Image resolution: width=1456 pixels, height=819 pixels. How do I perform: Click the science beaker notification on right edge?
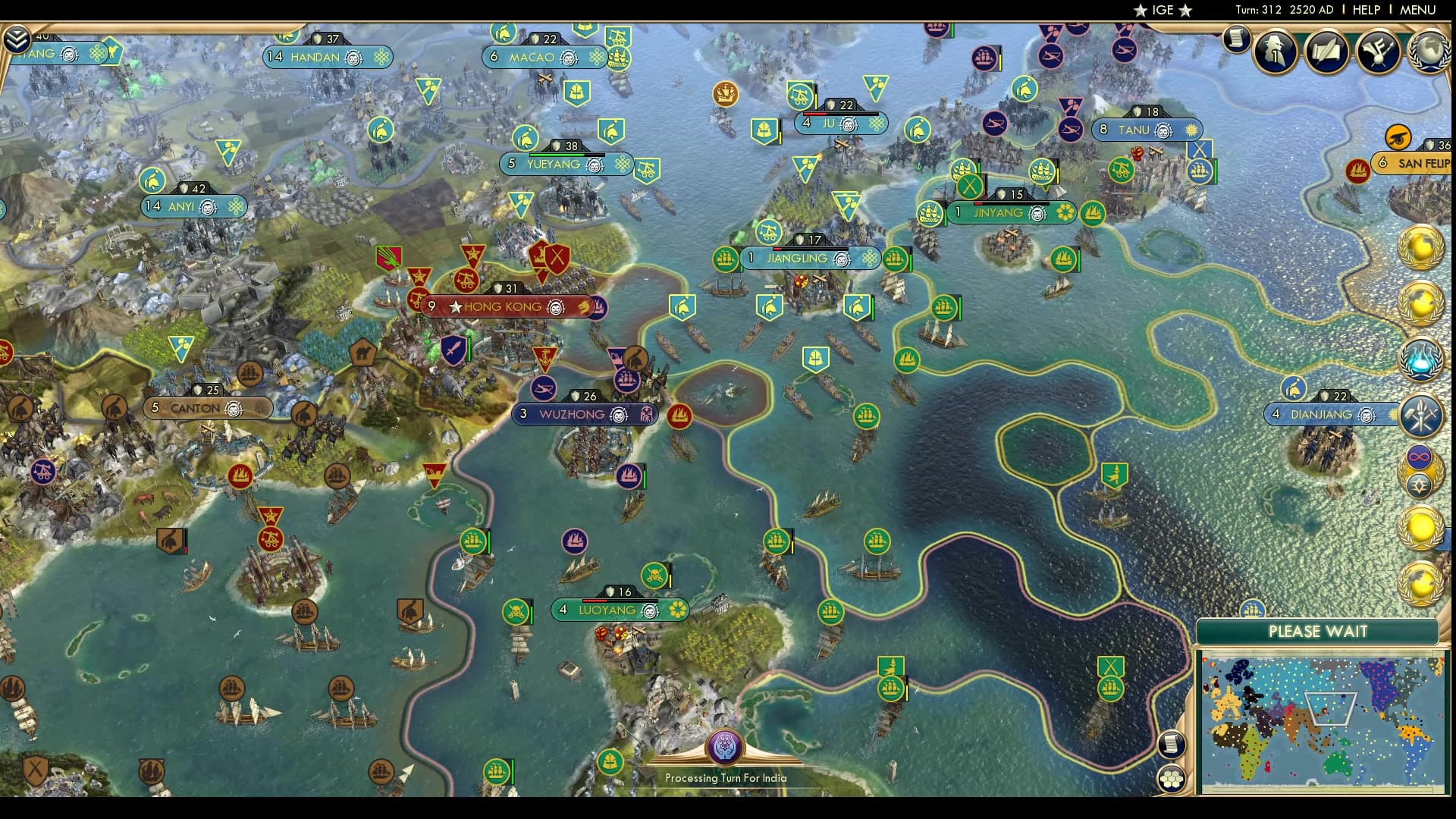pyautogui.click(x=1423, y=358)
